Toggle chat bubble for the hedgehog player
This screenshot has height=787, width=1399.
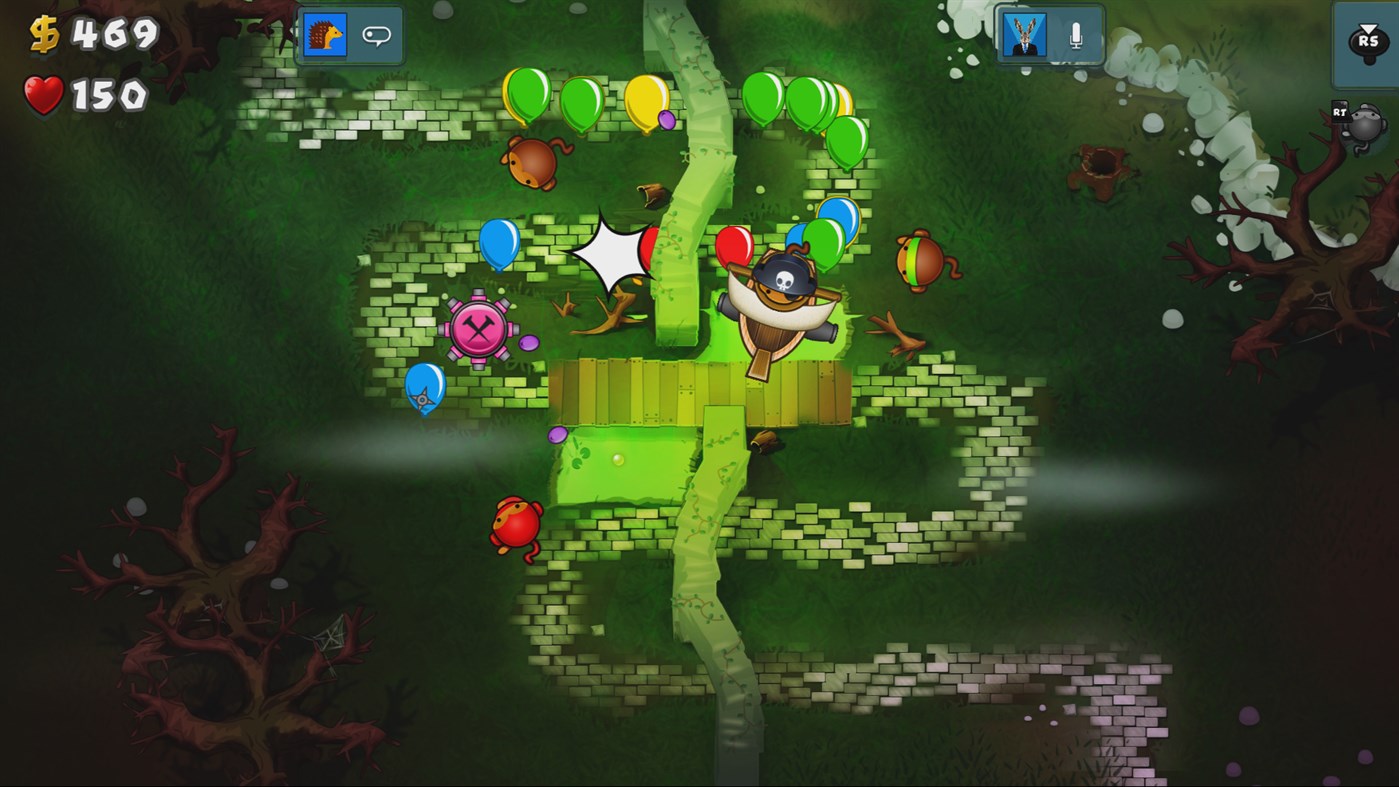pos(375,33)
